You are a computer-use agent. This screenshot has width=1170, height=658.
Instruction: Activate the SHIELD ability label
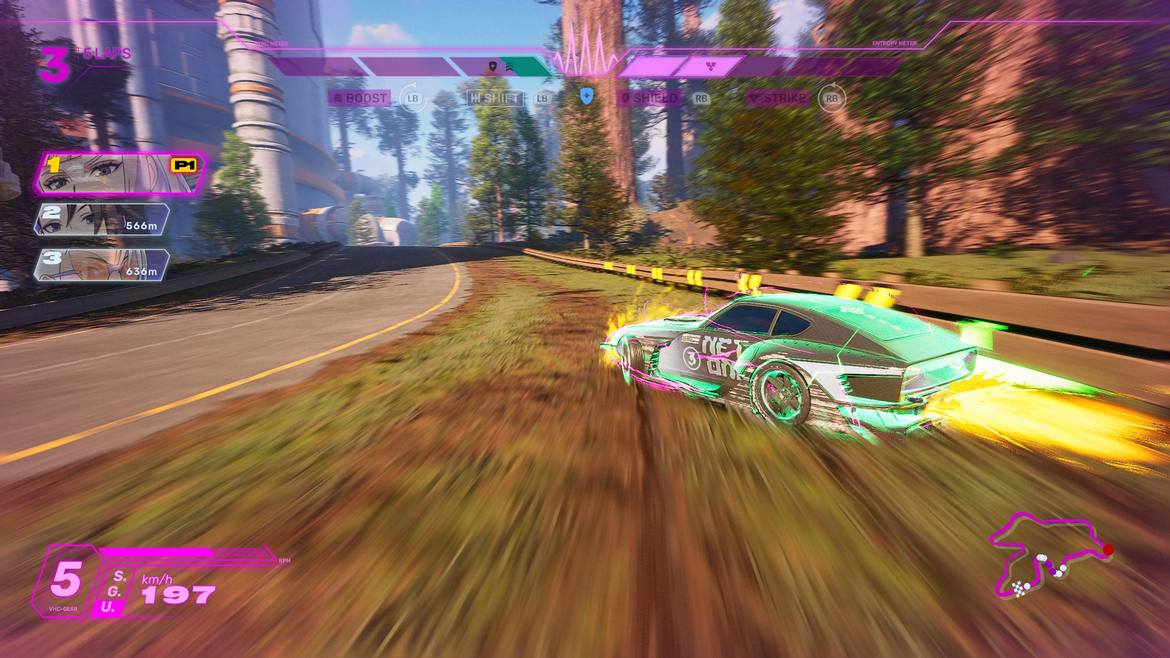tap(650, 98)
